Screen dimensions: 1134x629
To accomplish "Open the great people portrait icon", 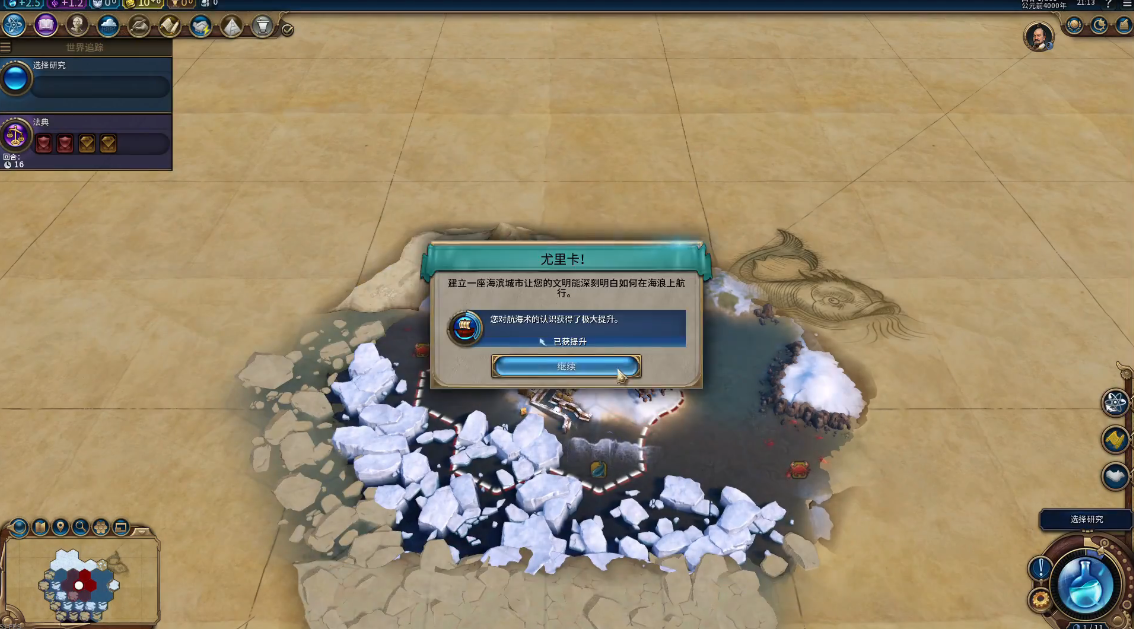I will pyautogui.click(x=77, y=25).
